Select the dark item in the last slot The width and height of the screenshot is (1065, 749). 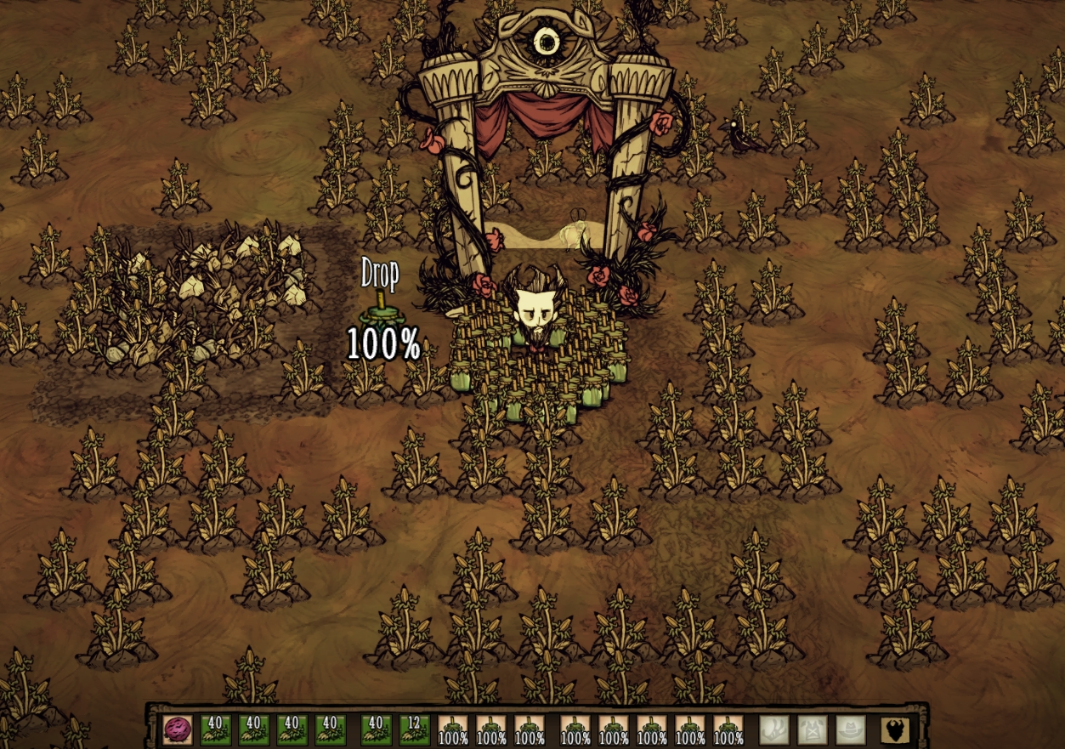(895, 729)
